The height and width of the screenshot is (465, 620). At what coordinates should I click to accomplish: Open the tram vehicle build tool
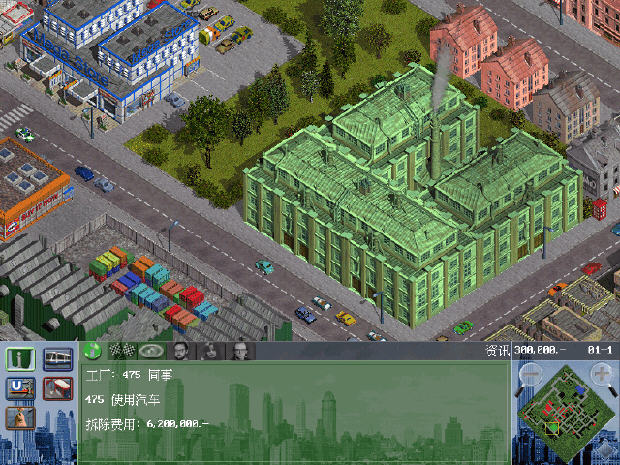tap(57, 358)
